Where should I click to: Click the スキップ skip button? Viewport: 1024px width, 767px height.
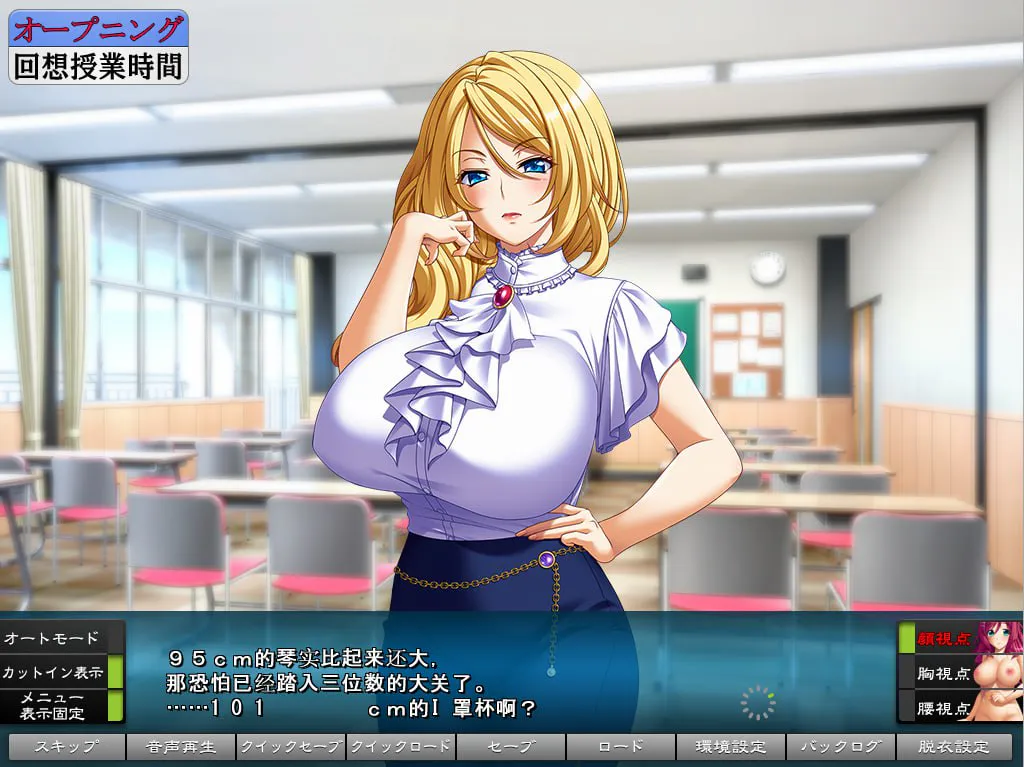pyautogui.click(x=67, y=747)
